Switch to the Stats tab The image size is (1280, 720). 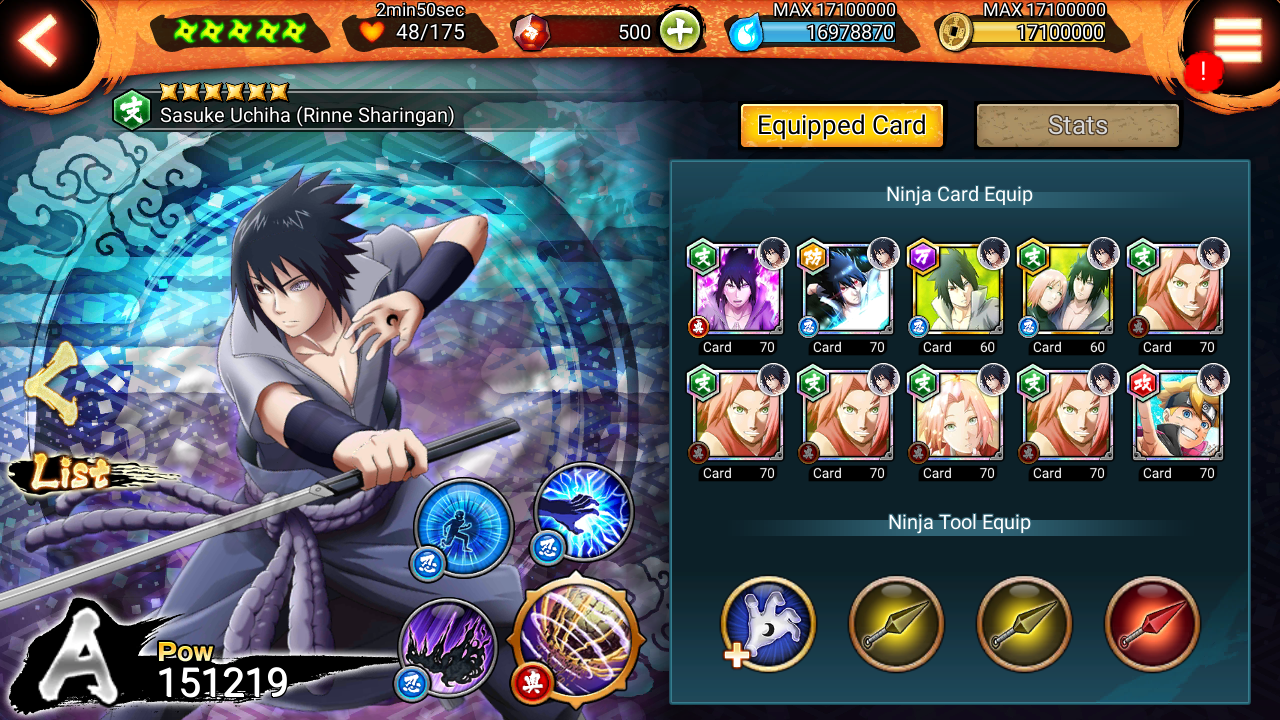coord(1077,126)
